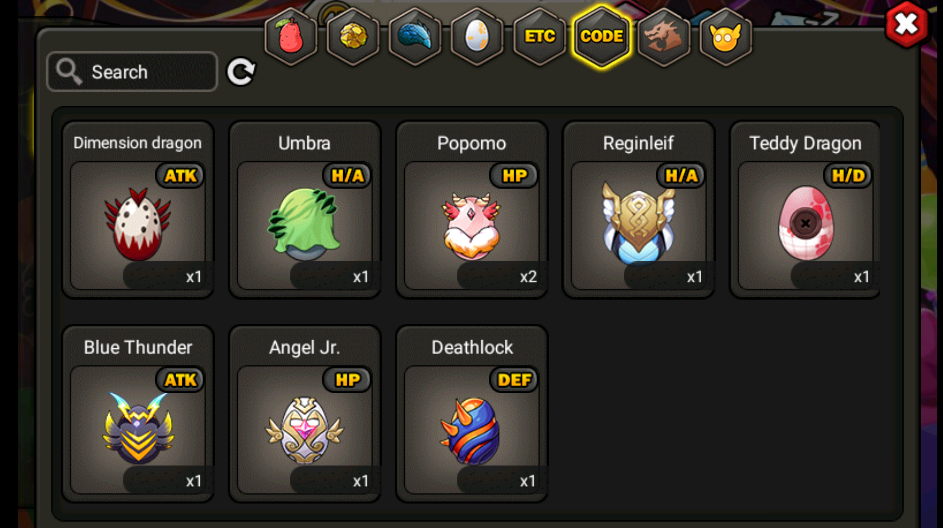Switch to the egg tab

pos(477,37)
